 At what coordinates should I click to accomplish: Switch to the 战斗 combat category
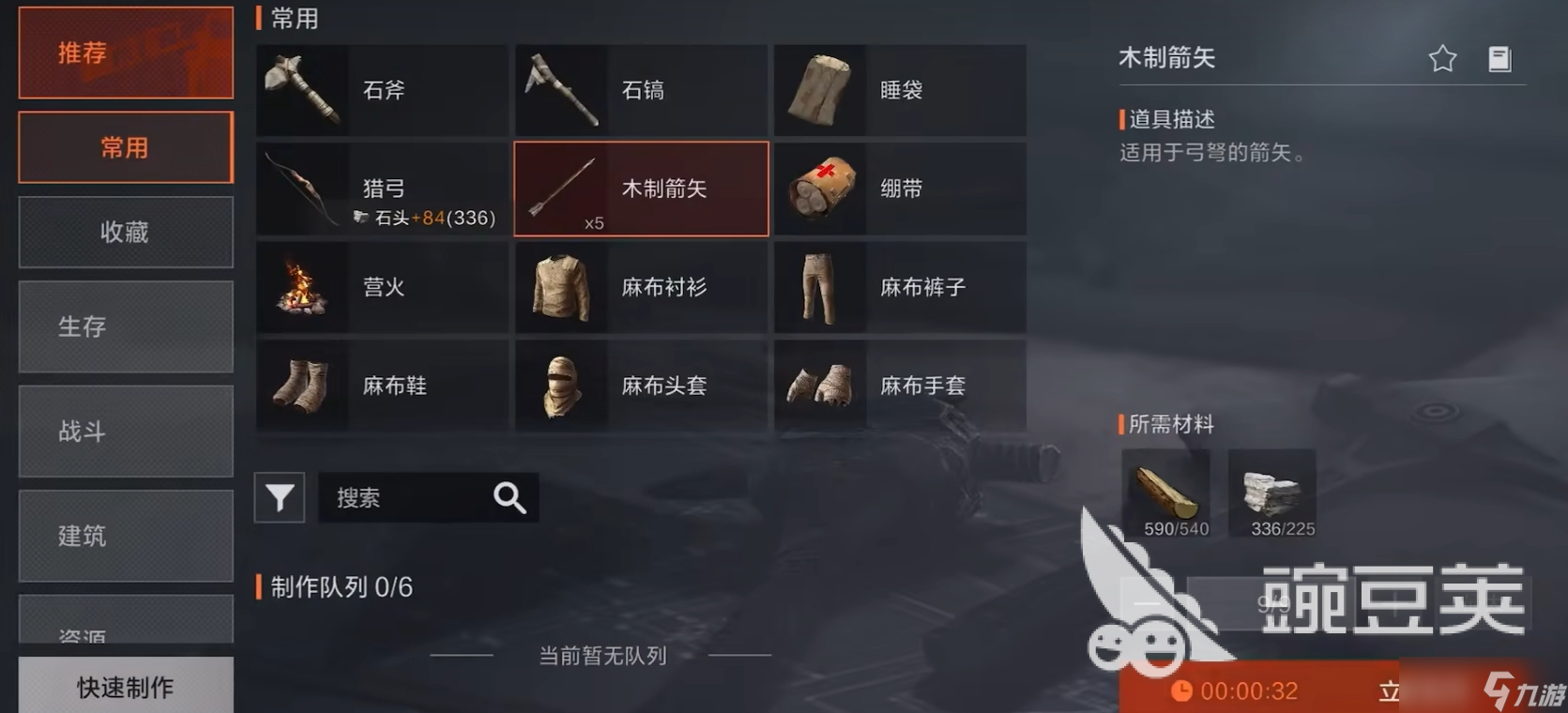tap(125, 432)
